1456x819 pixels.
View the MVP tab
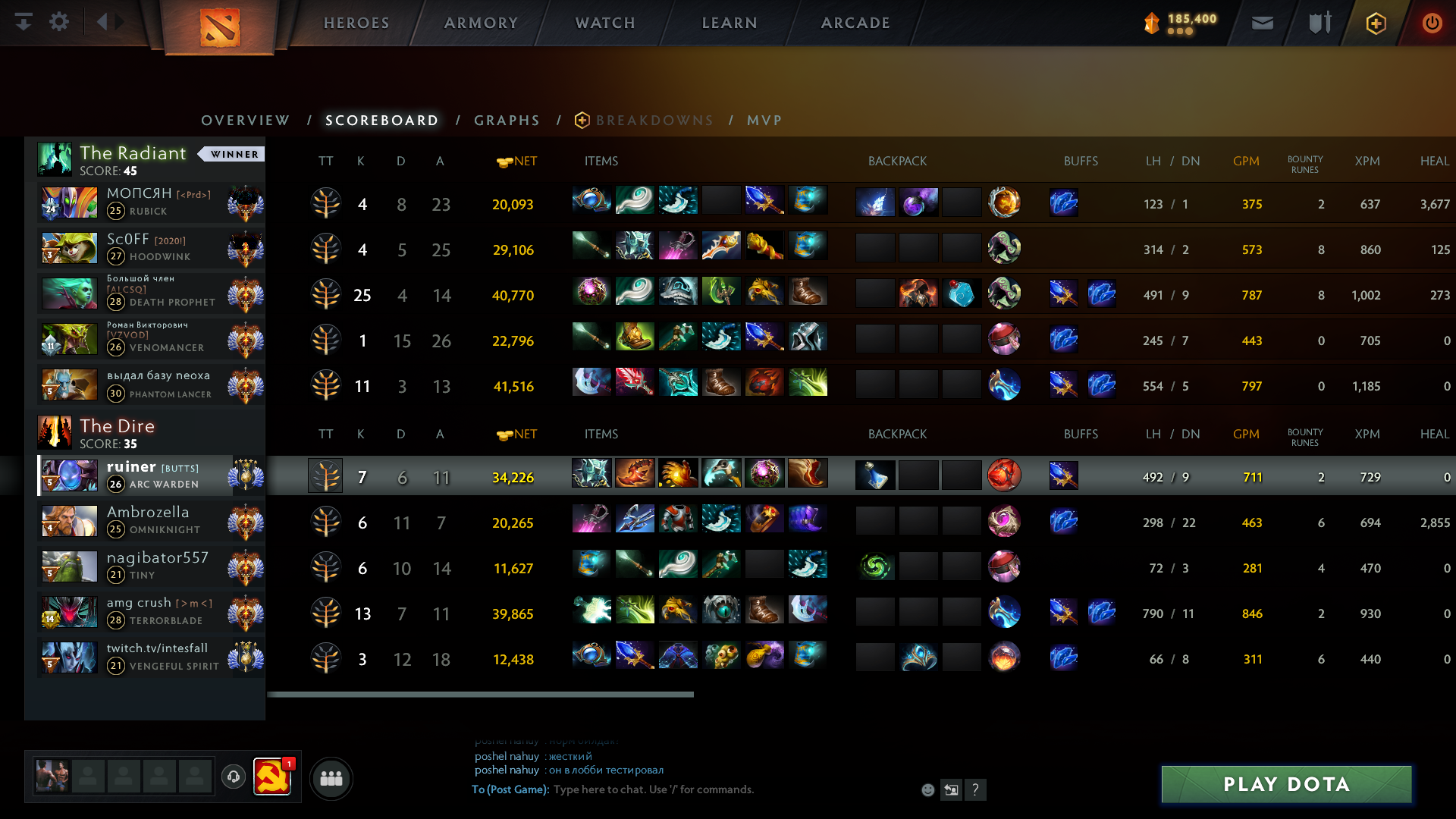[764, 121]
